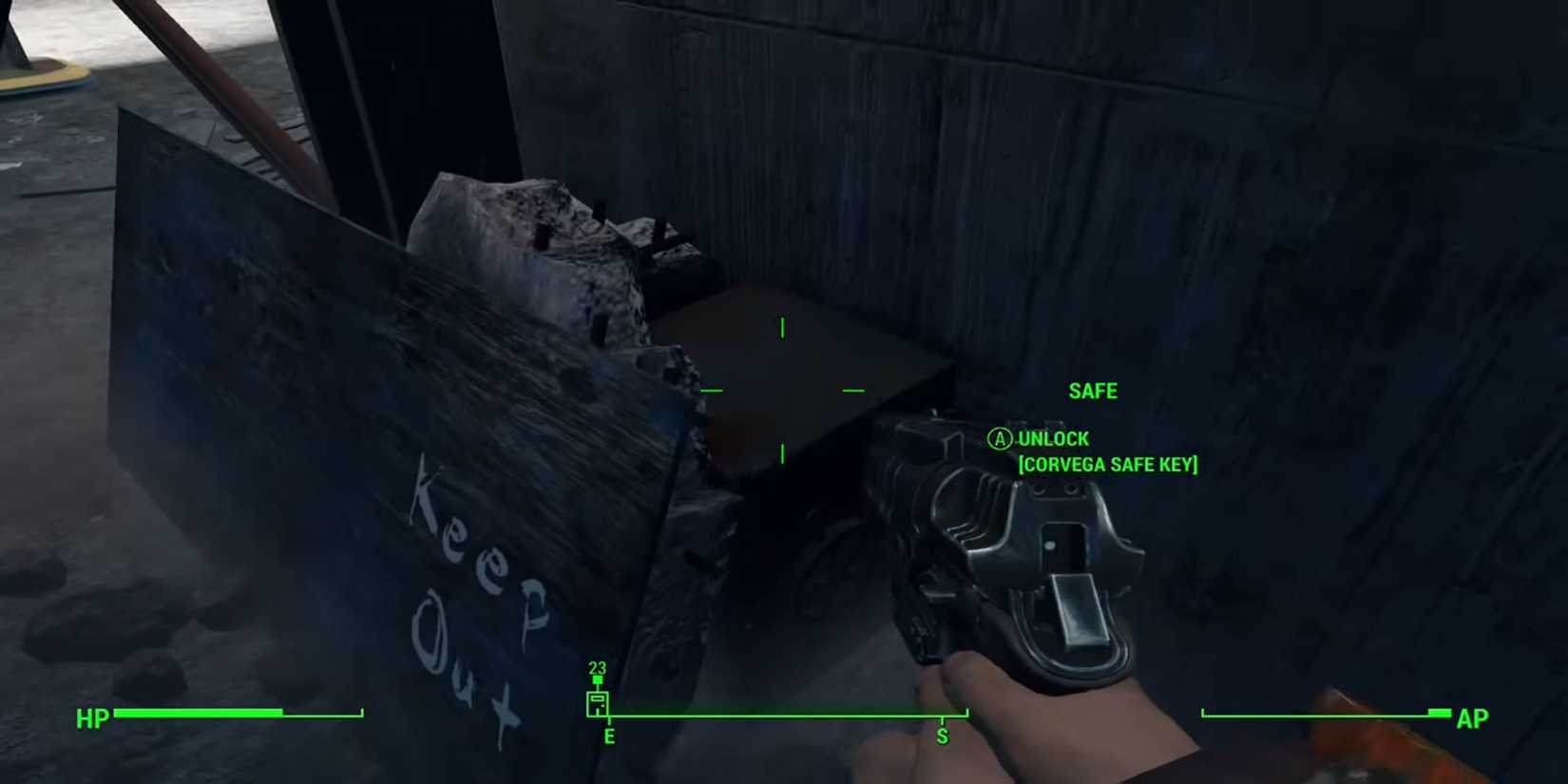
Task: Select the door-shaped location marker on the compass
Action: (x=596, y=705)
